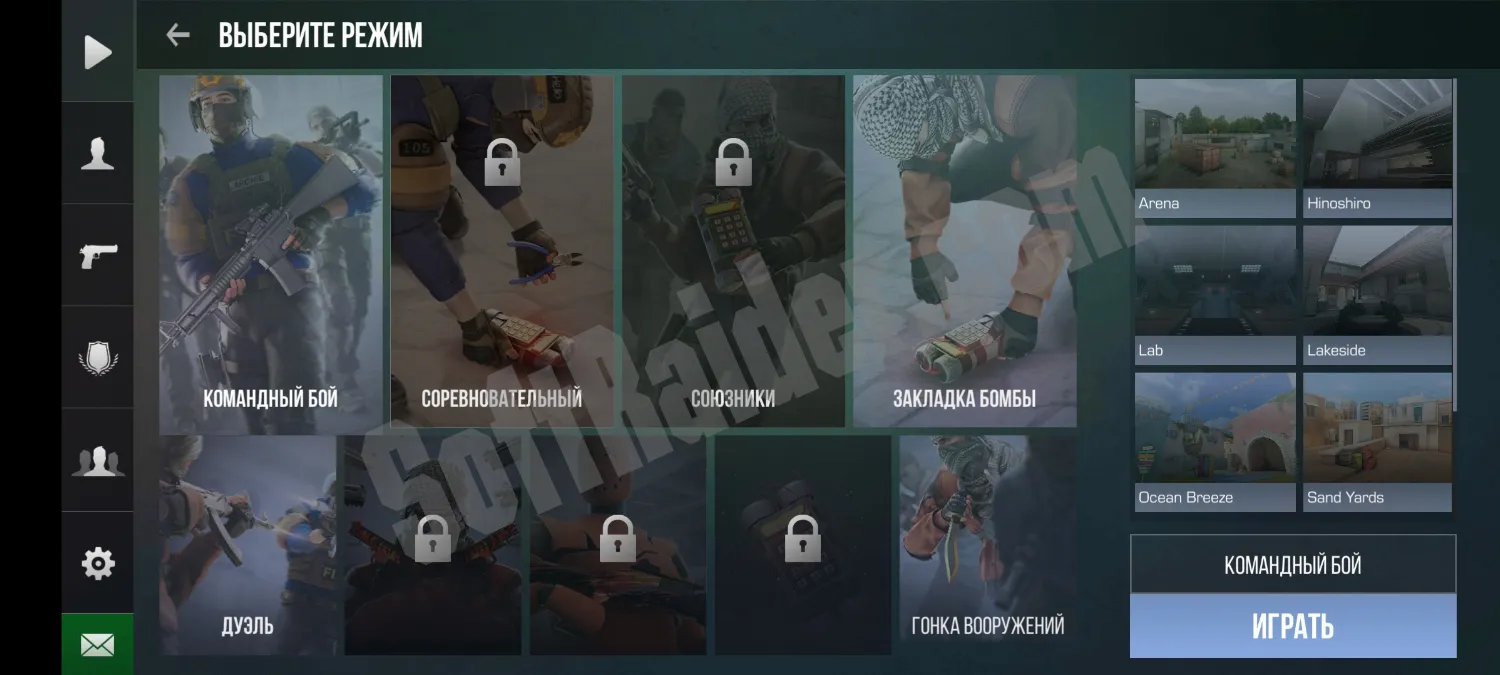
Task: Open the friends group tab
Action: click(x=97, y=460)
